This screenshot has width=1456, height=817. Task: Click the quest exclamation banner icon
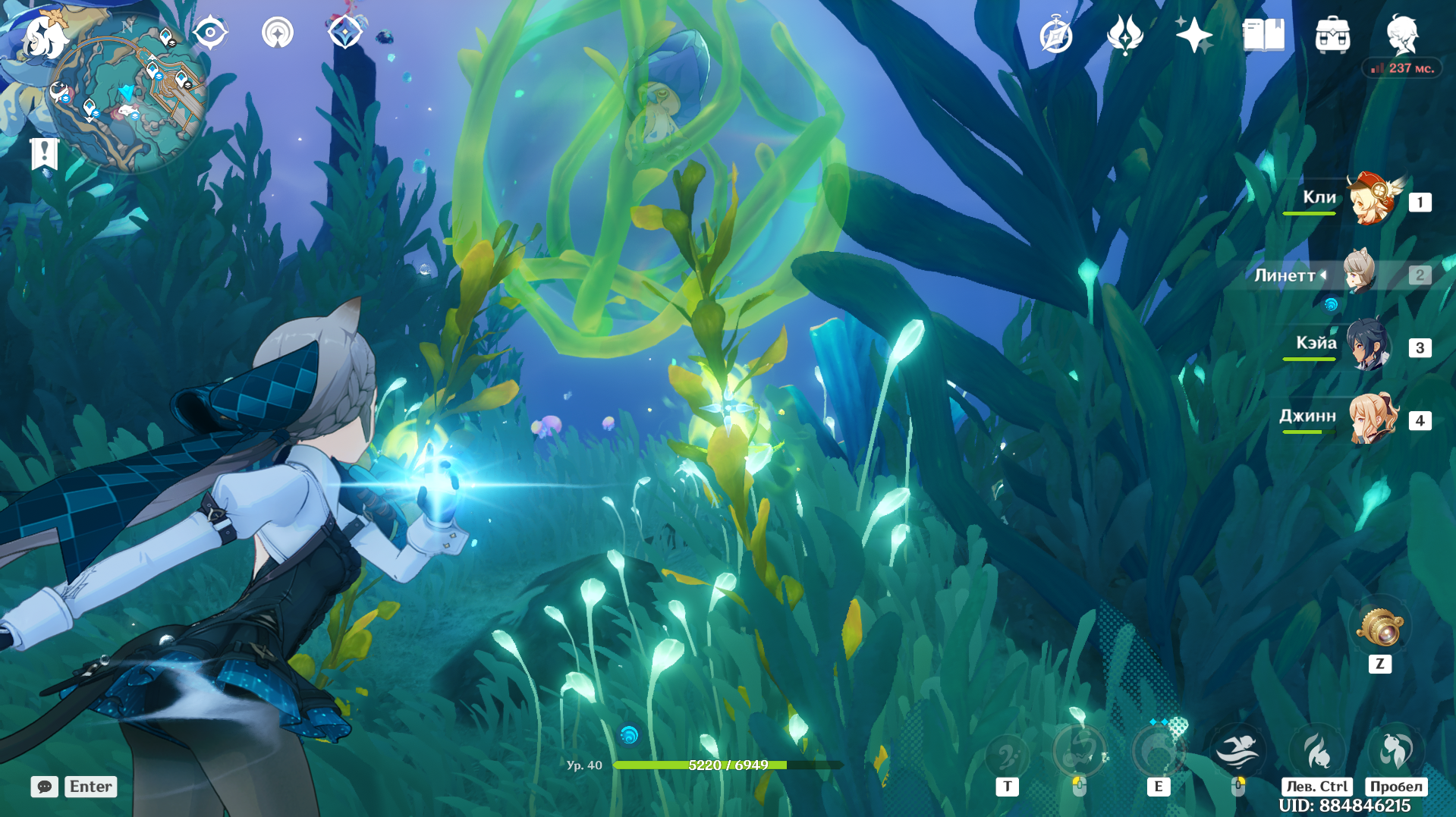[x=45, y=153]
